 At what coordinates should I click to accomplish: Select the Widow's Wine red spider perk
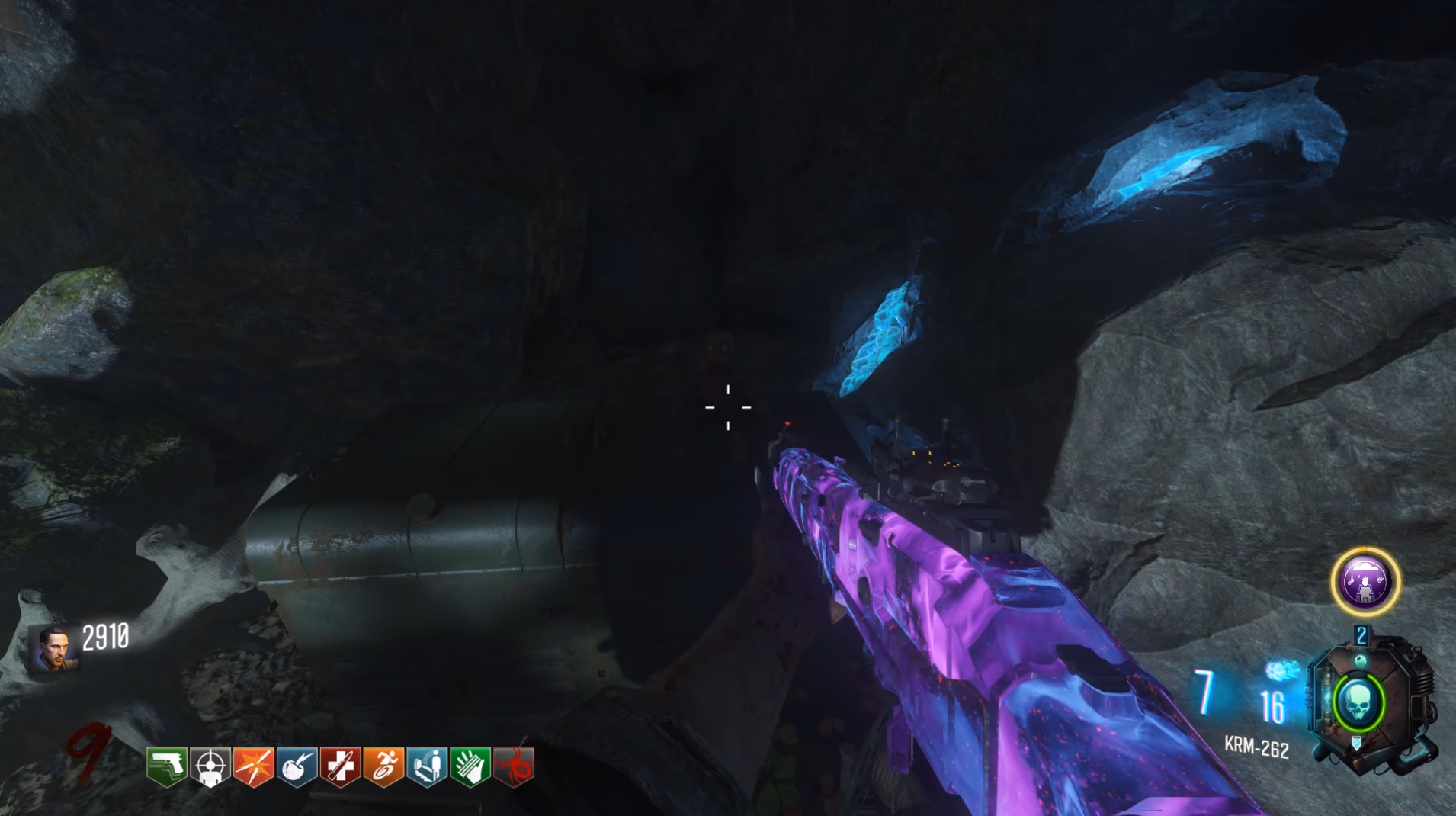pos(514,766)
